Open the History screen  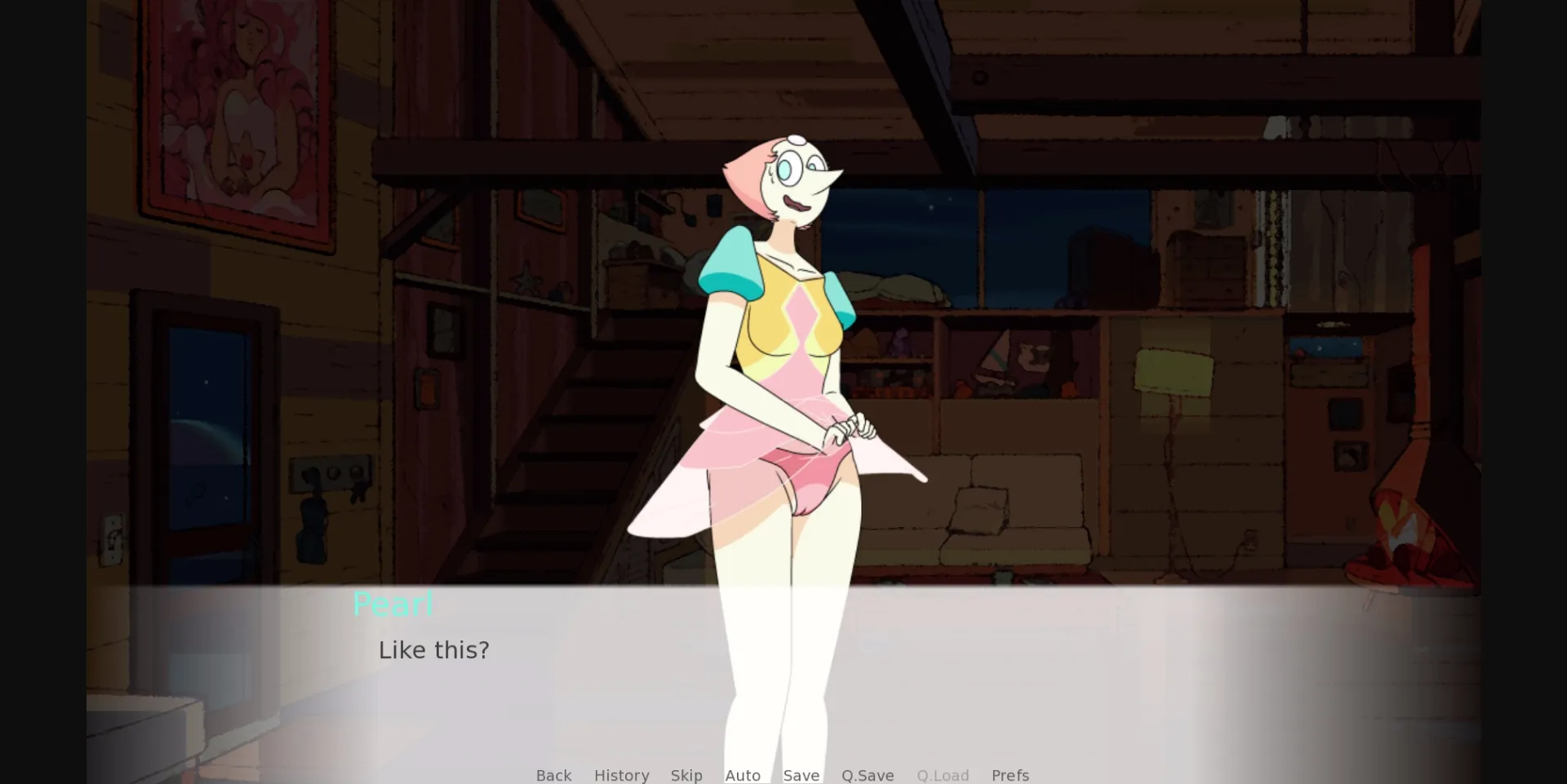pyautogui.click(x=621, y=775)
